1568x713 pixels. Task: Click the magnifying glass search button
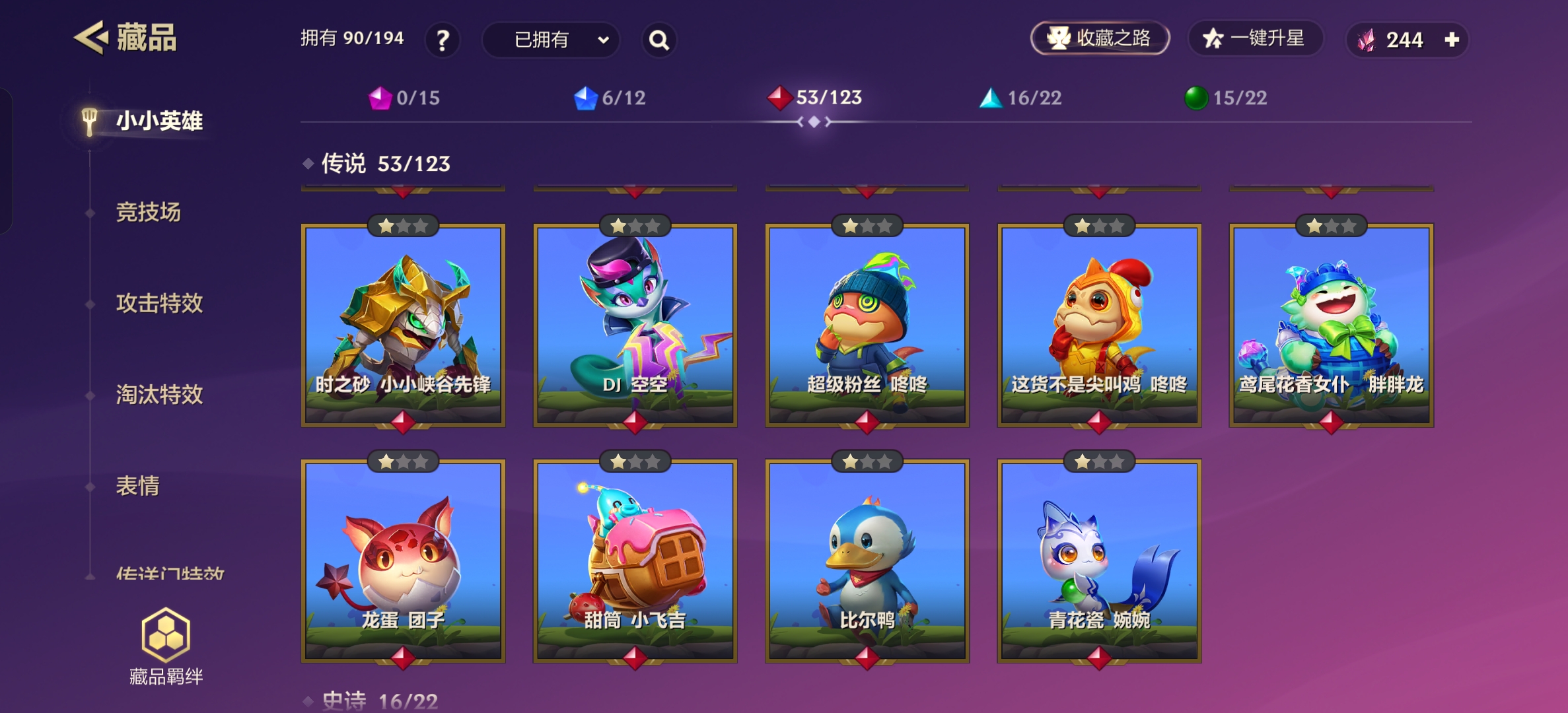coord(659,40)
